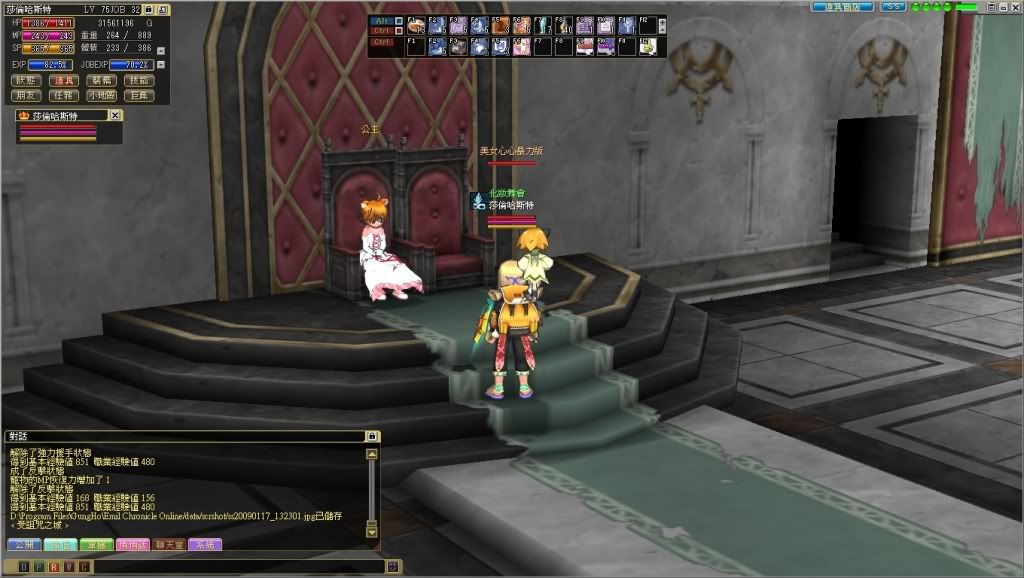Toggle the lock on the character status panel
Viewport: 1024px width, 578px height.
click(x=148, y=9)
